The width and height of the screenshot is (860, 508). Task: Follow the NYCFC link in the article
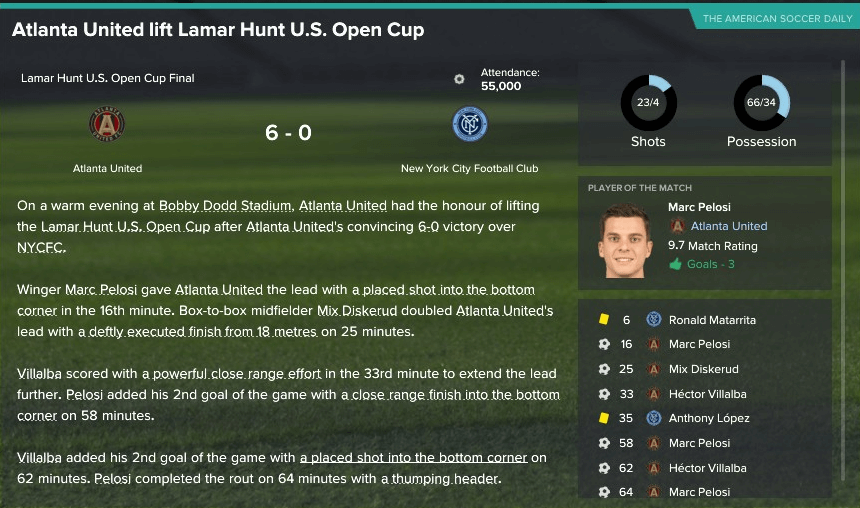[x=40, y=248]
